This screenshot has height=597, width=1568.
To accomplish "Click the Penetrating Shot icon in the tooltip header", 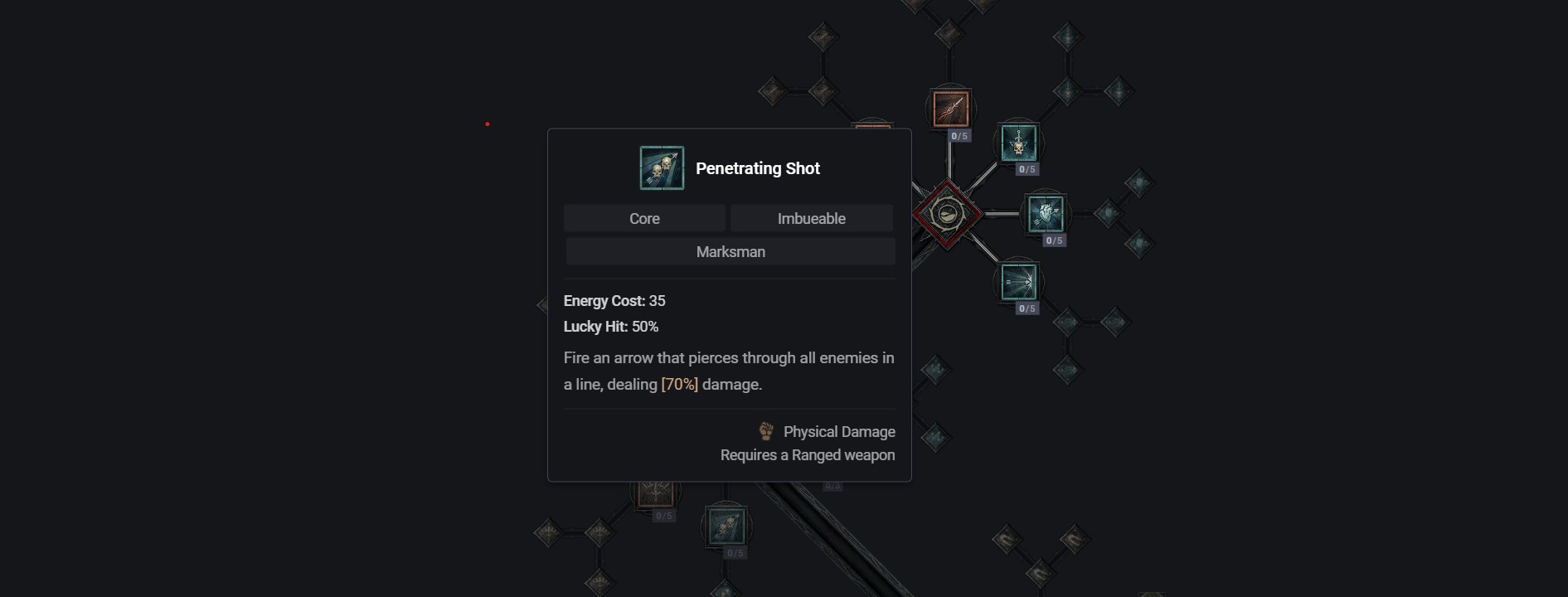I will [661, 166].
